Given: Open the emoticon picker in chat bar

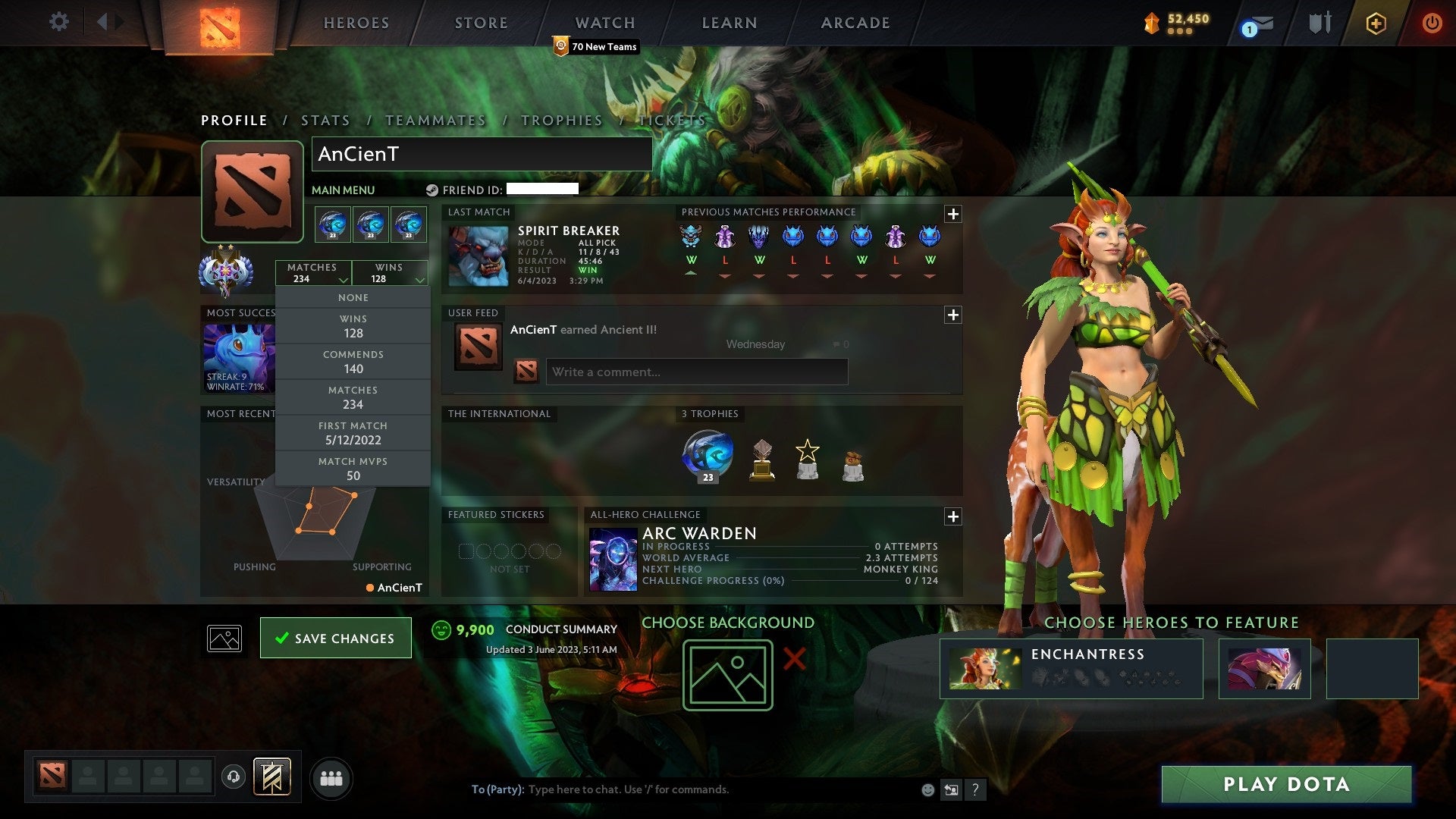Looking at the screenshot, I should [927, 789].
